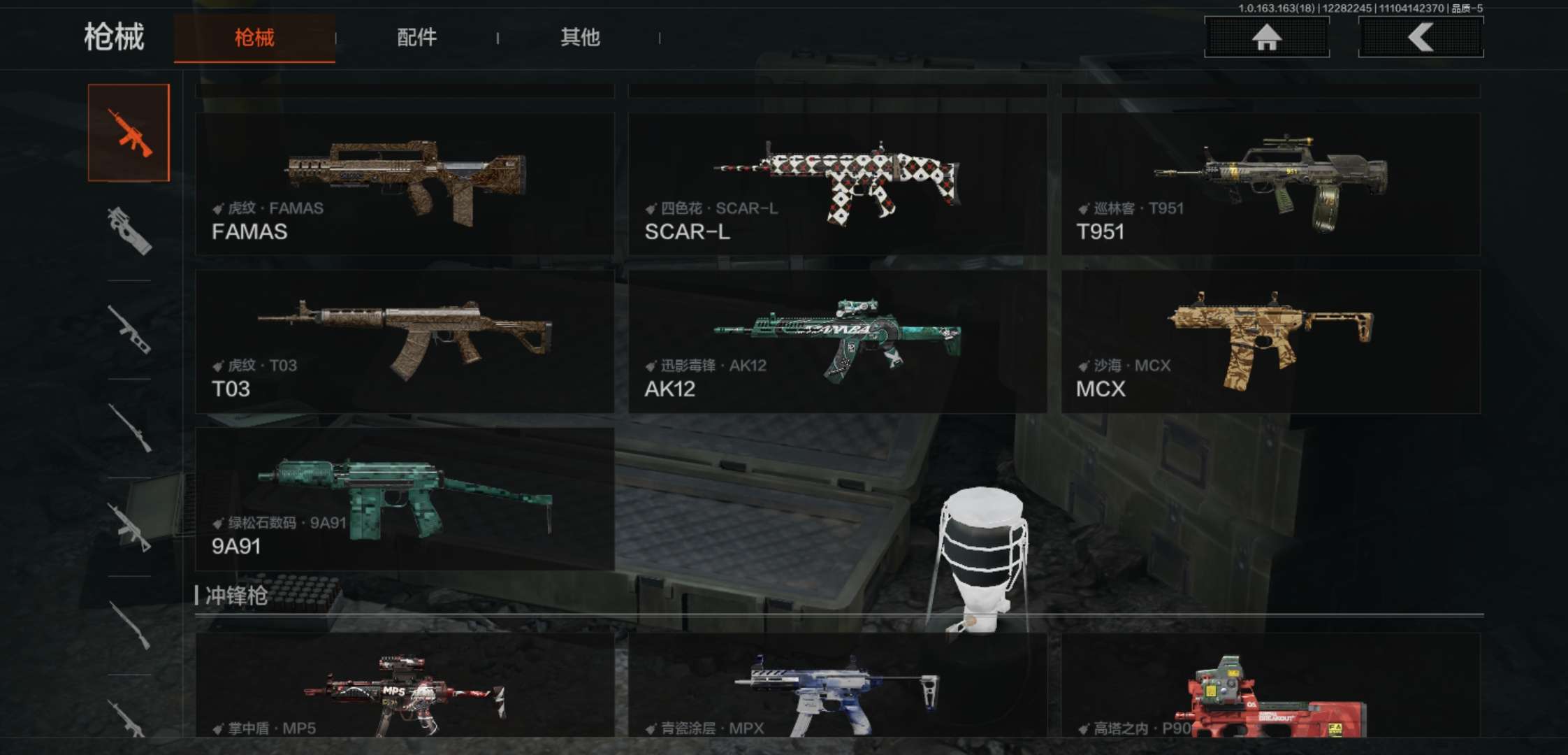Click the back arrow button
The image size is (1568, 755).
(1421, 37)
